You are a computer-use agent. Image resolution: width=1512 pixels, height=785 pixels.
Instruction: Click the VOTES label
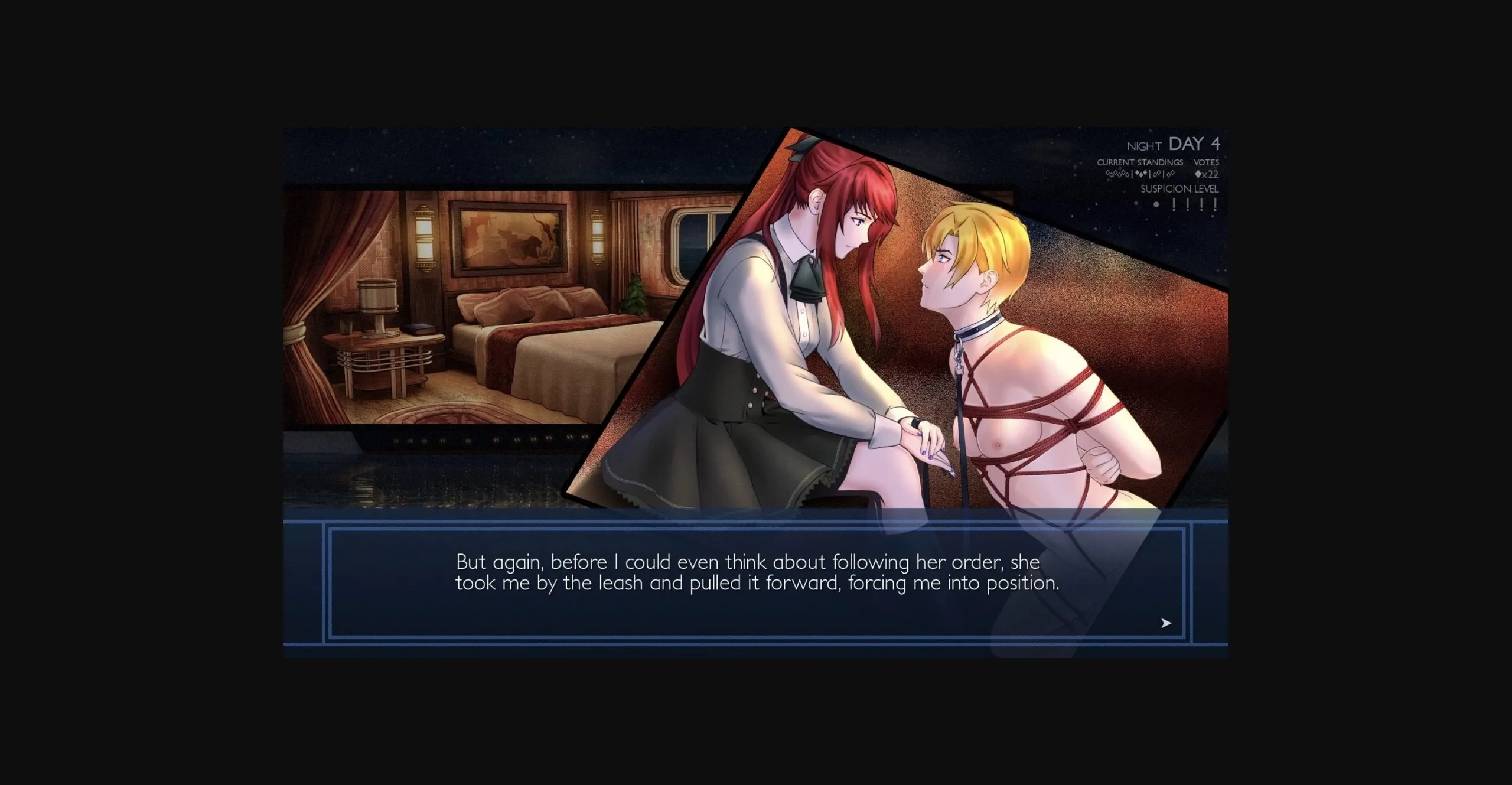pos(1207,164)
